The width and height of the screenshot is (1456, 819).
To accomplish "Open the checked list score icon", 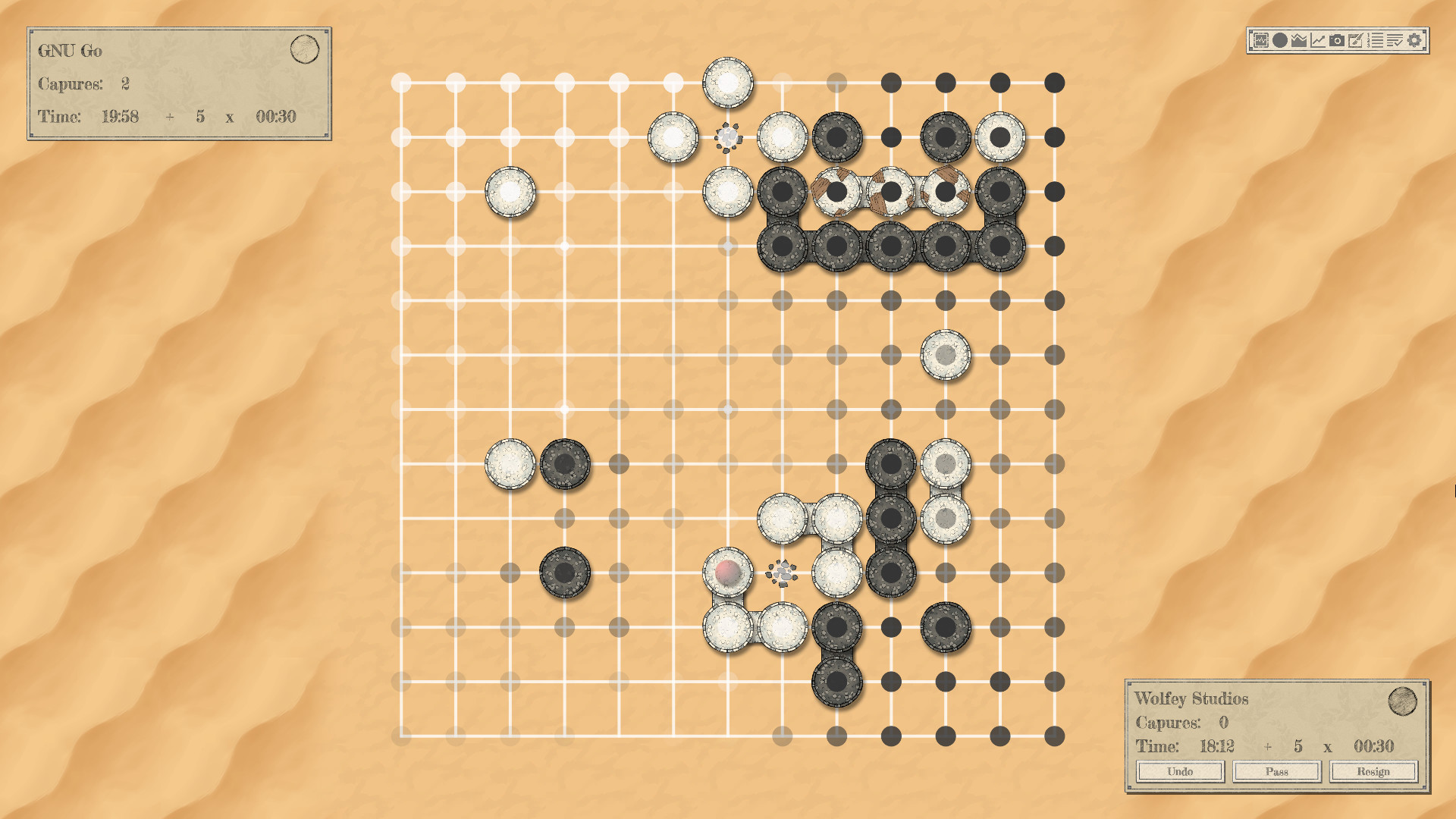I will [1395, 40].
